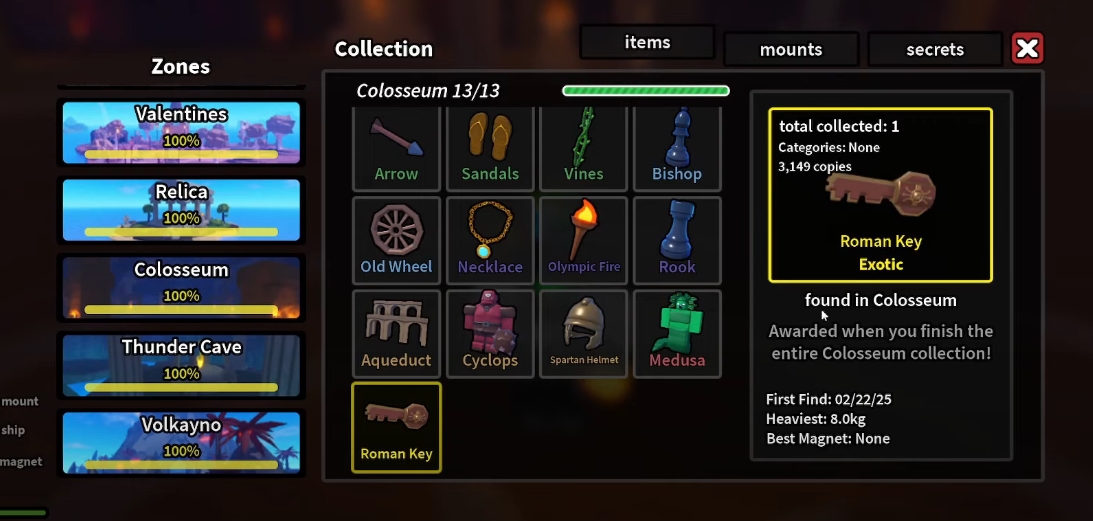Open the mounts tab
Viewport: 1093px width, 521px height.
(791, 49)
